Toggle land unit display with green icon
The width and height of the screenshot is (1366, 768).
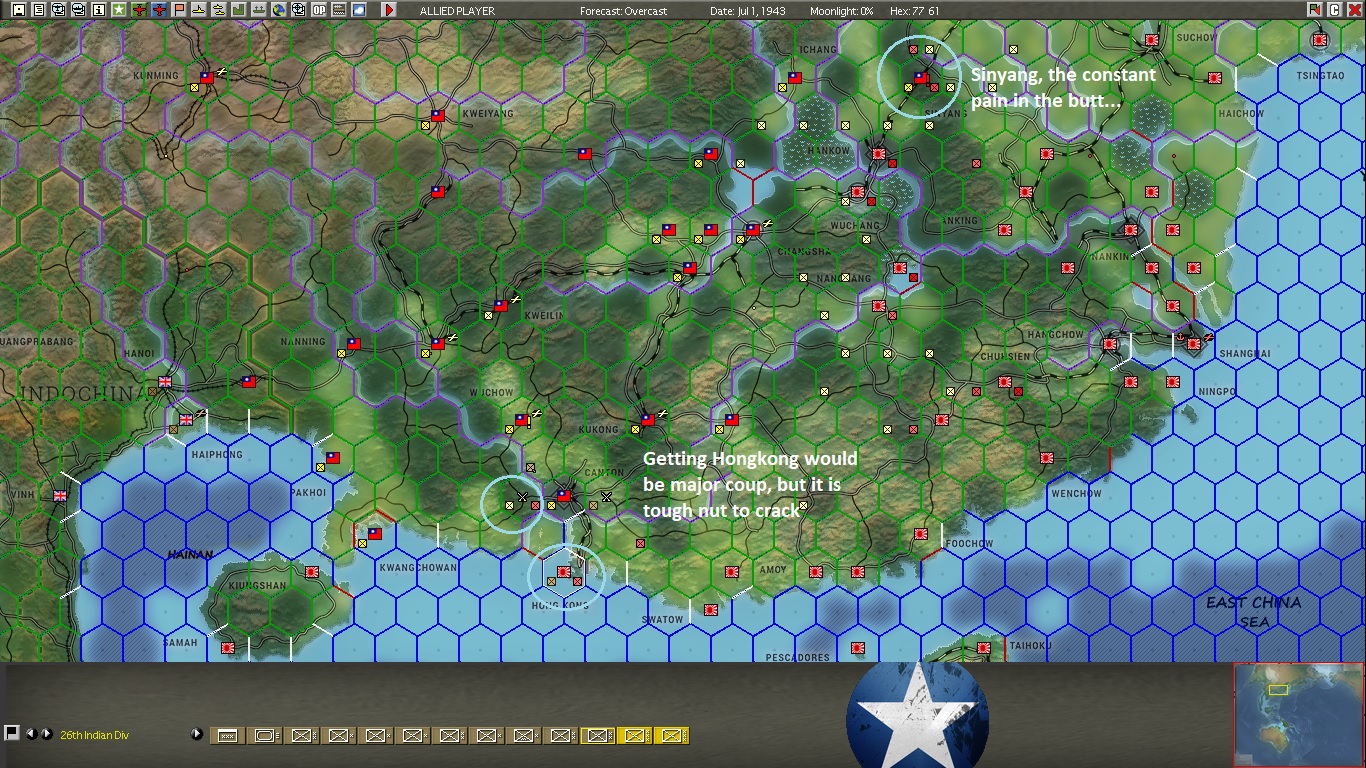pos(240,9)
